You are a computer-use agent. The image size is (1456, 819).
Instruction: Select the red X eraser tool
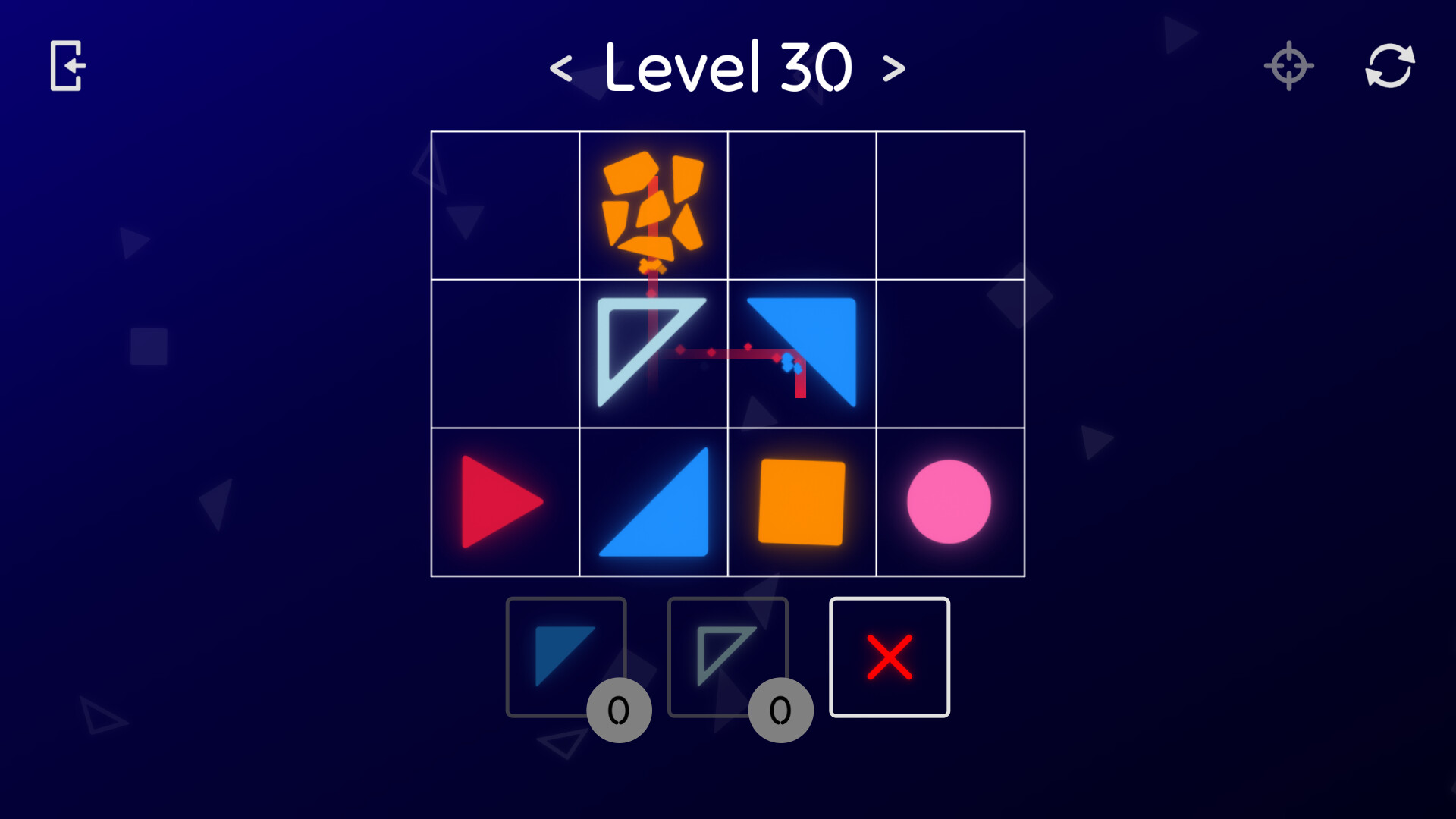(890, 657)
